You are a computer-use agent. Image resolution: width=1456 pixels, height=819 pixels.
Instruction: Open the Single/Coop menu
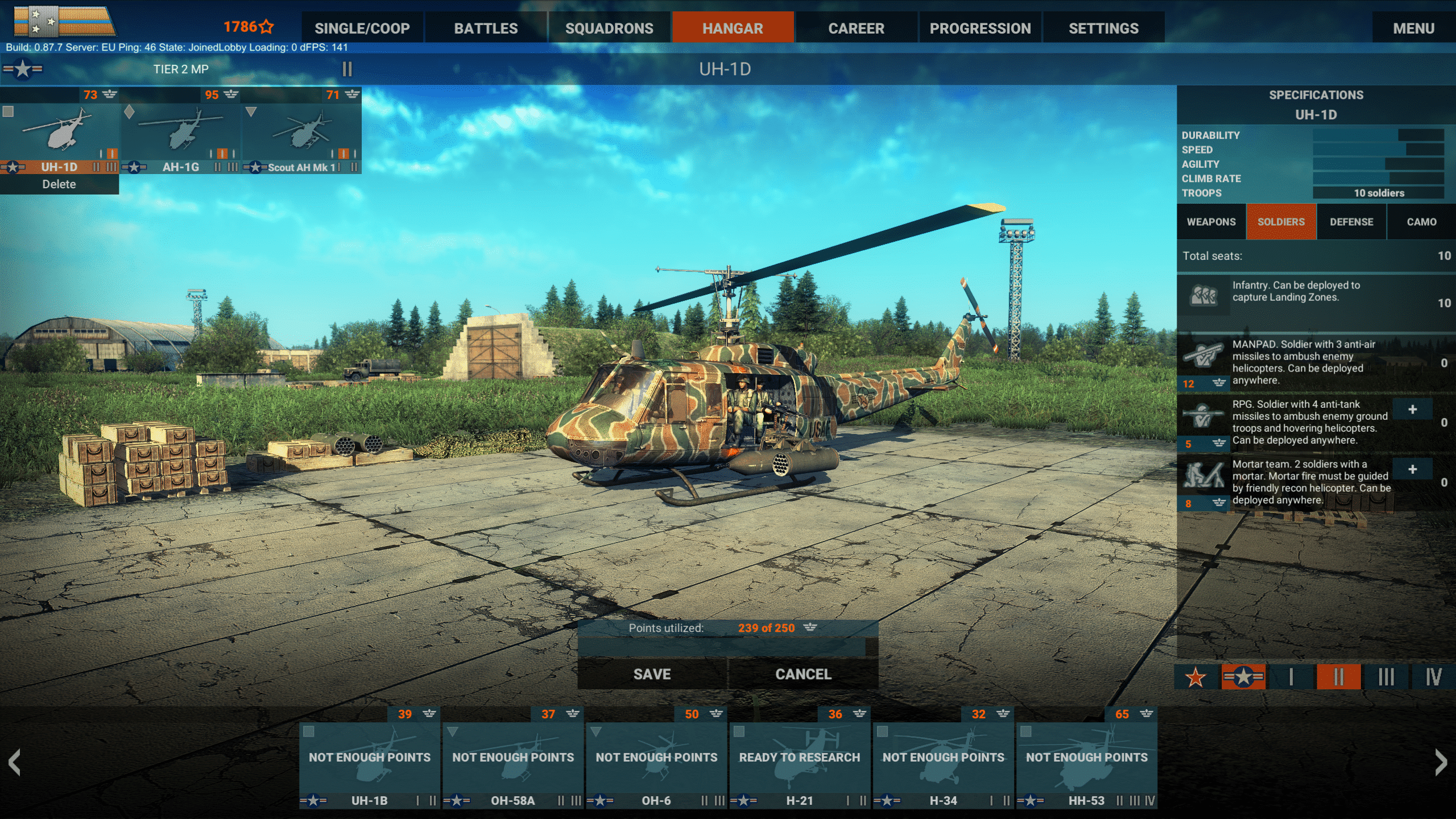click(362, 28)
